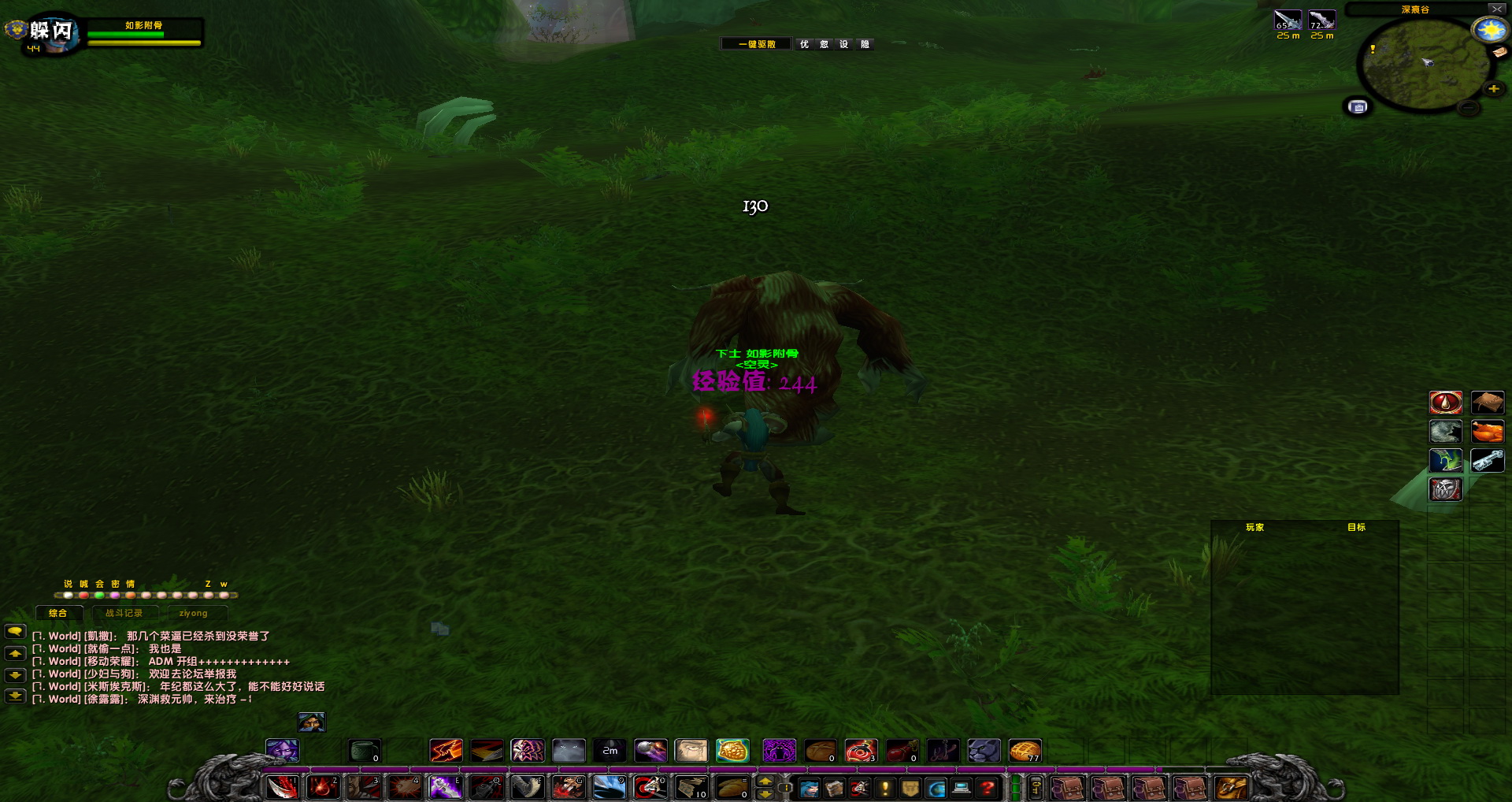Switch to the ziyong chat tab

(193, 612)
